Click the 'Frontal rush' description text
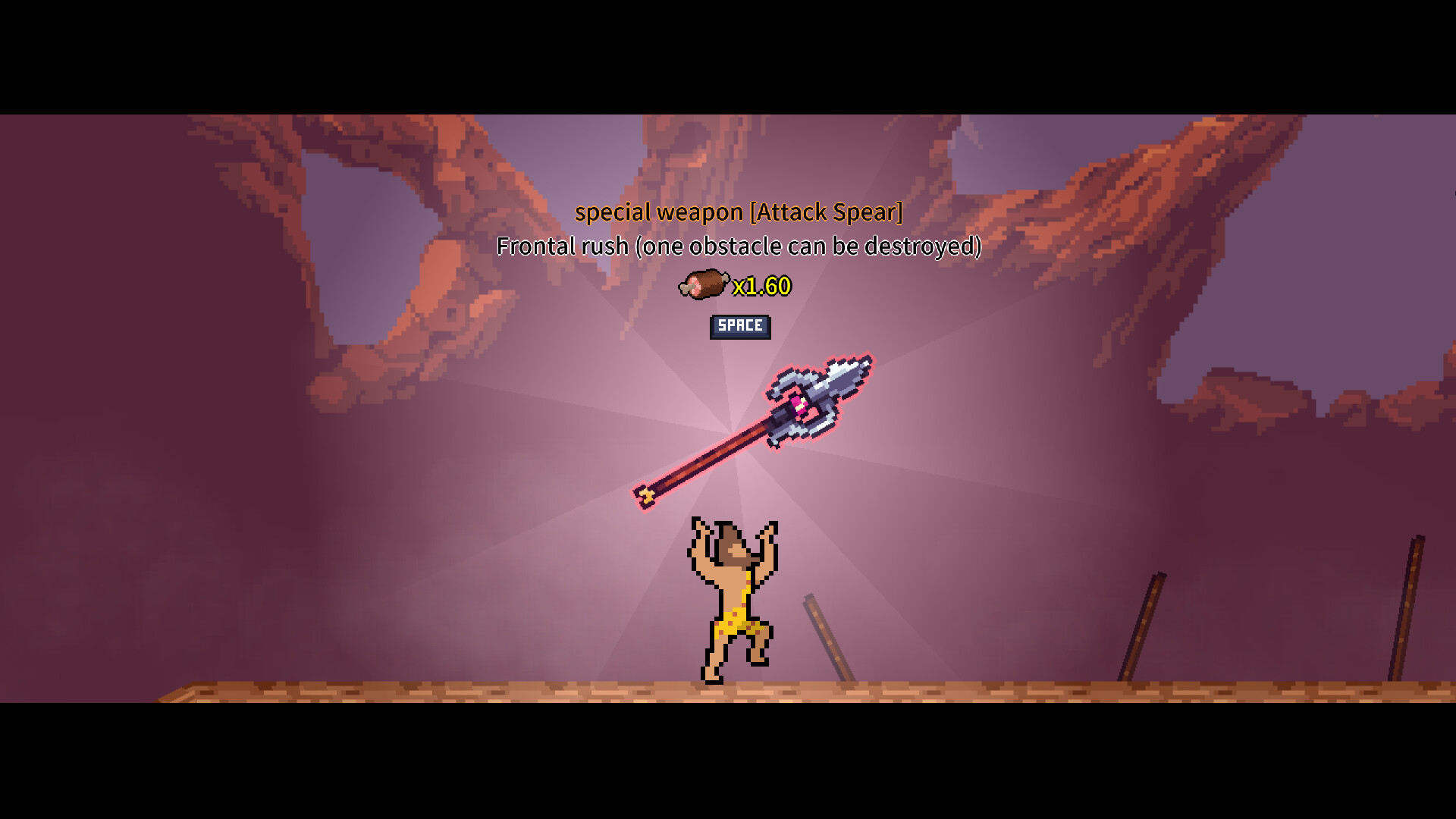 738,246
